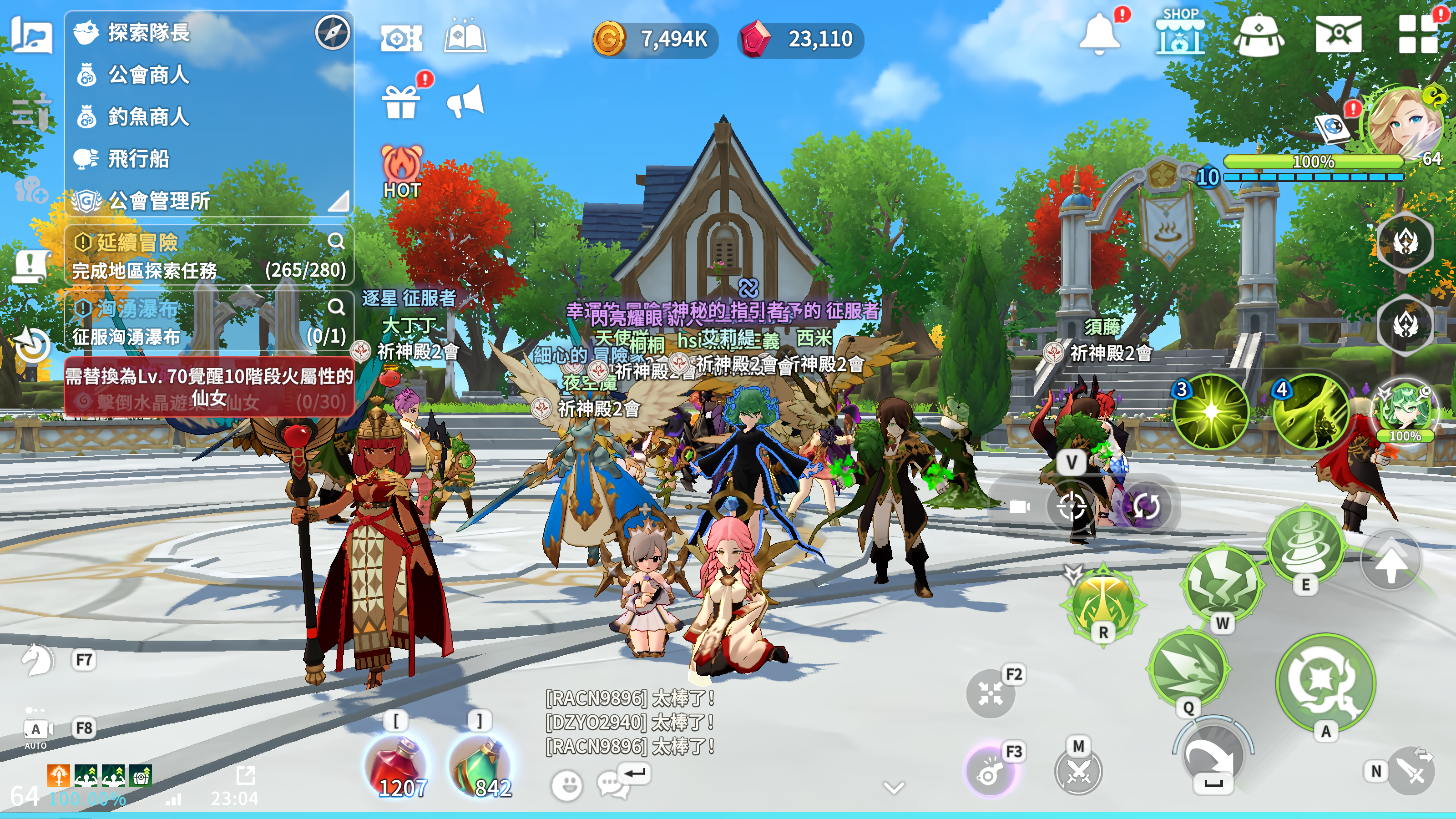
Task: Open the megaphone announcements icon
Action: (x=465, y=102)
